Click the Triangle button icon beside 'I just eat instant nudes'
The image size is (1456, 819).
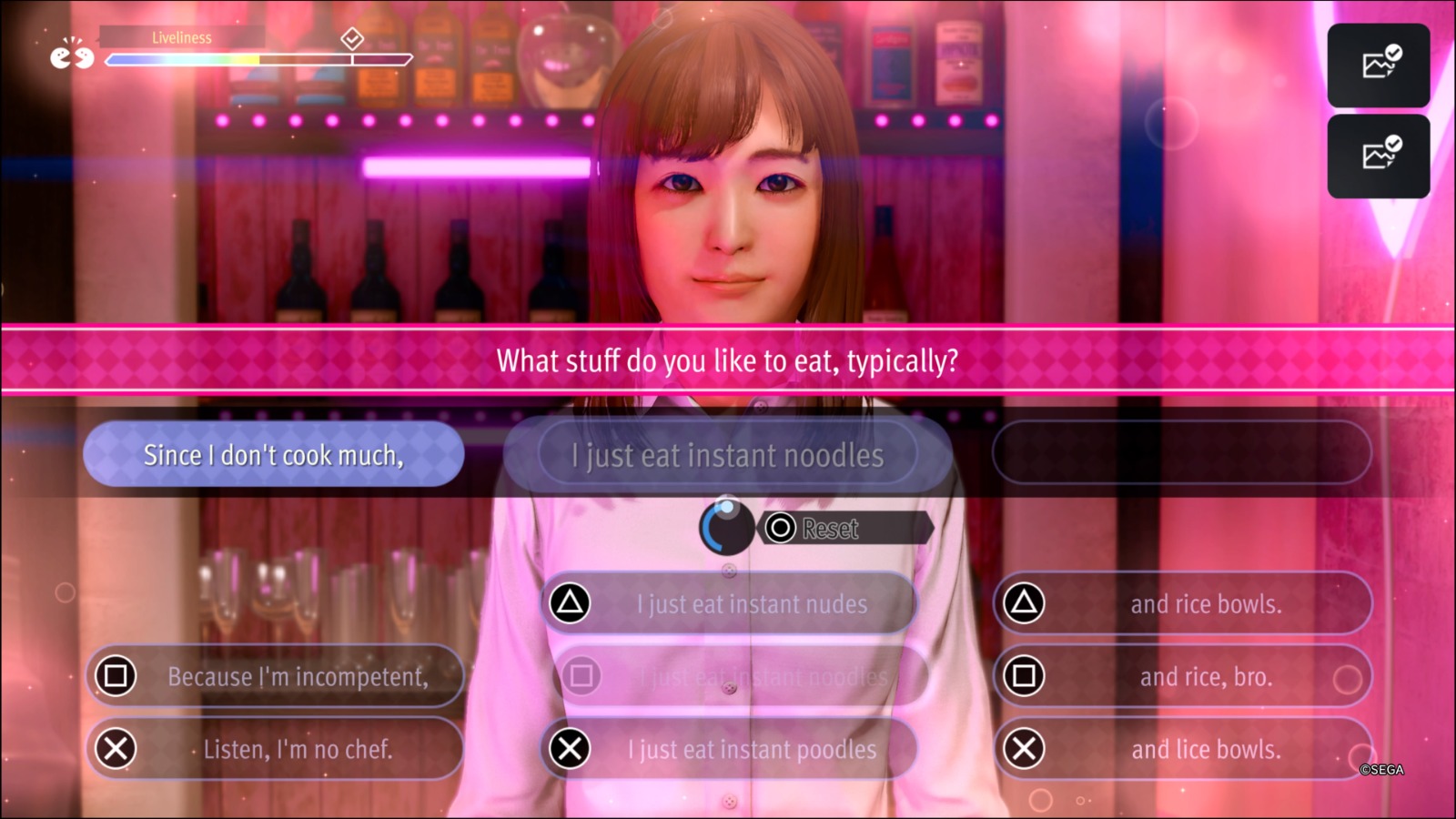571,603
